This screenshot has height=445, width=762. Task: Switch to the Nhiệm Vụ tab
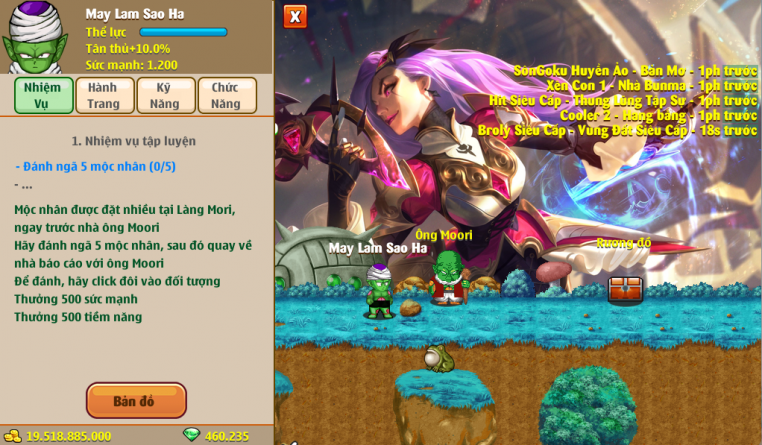41,96
